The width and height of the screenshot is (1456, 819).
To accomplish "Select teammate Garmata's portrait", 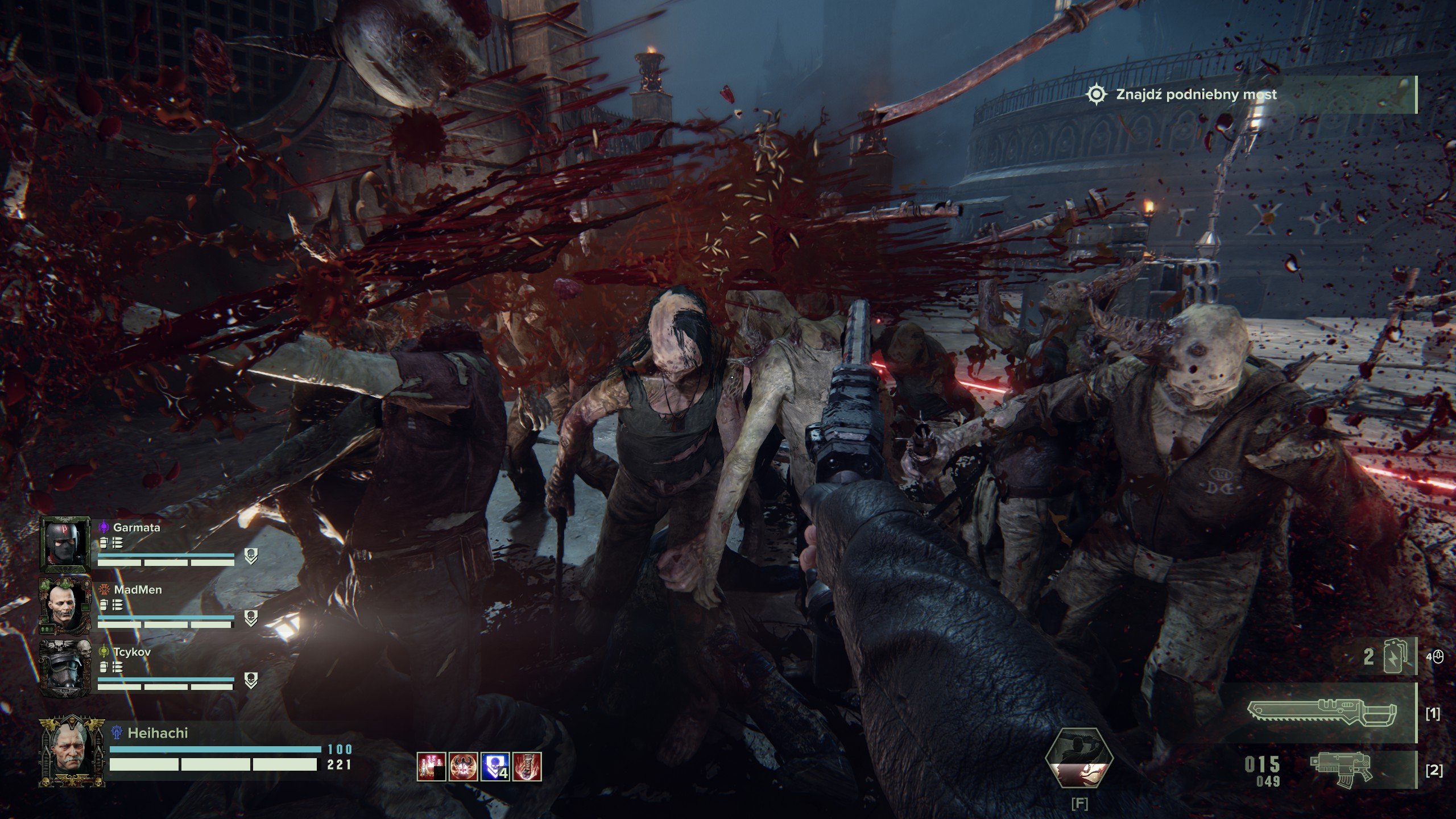I will [x=65, y=544].
